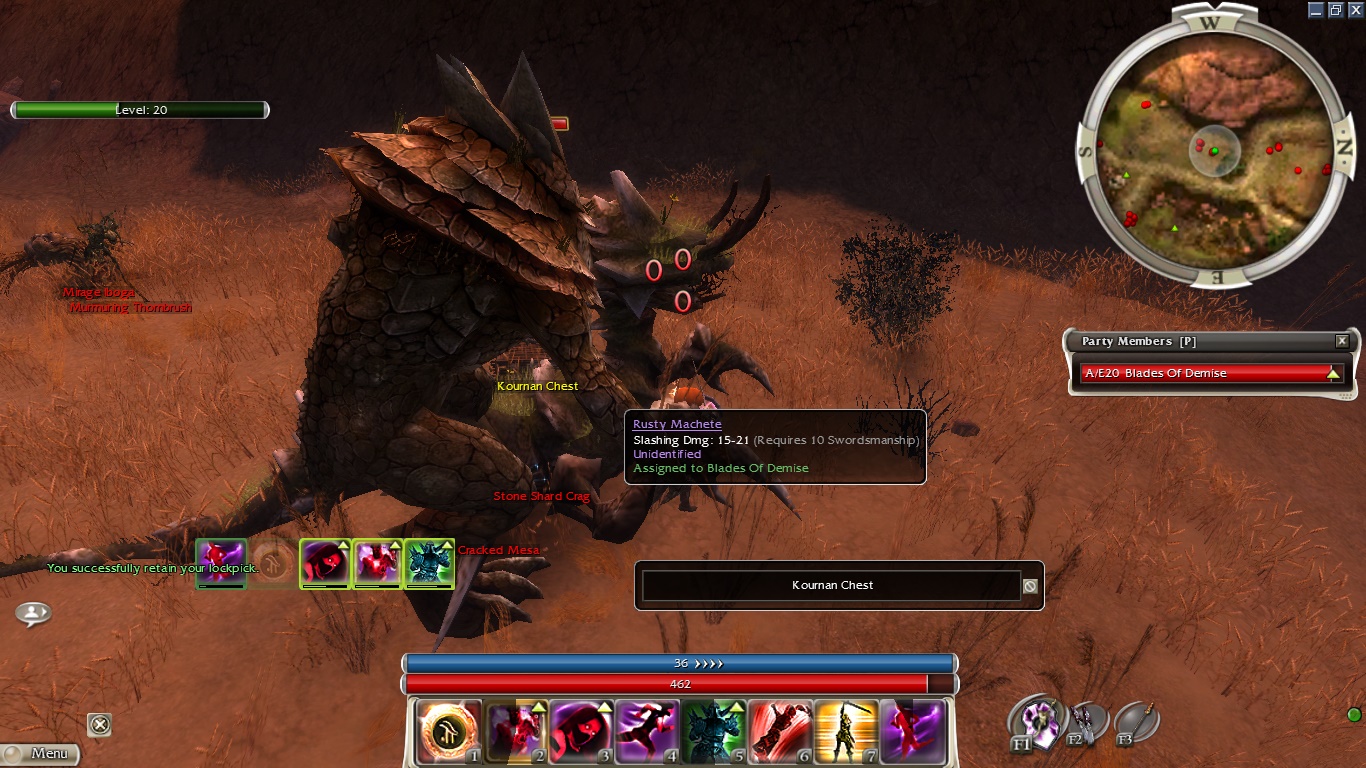Close the Party Members panel
The image size is (1366, 768).
click(x=1342, y=341)
